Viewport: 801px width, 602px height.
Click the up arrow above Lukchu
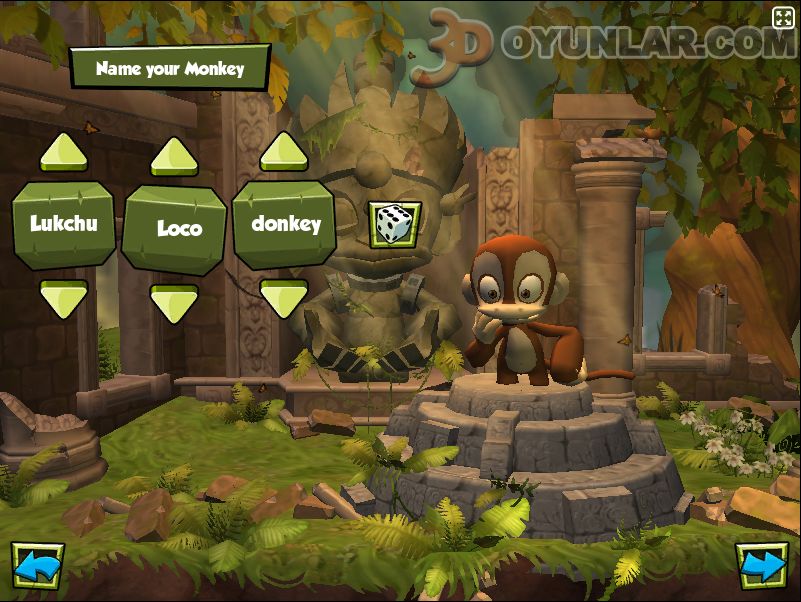click(64, 152)
